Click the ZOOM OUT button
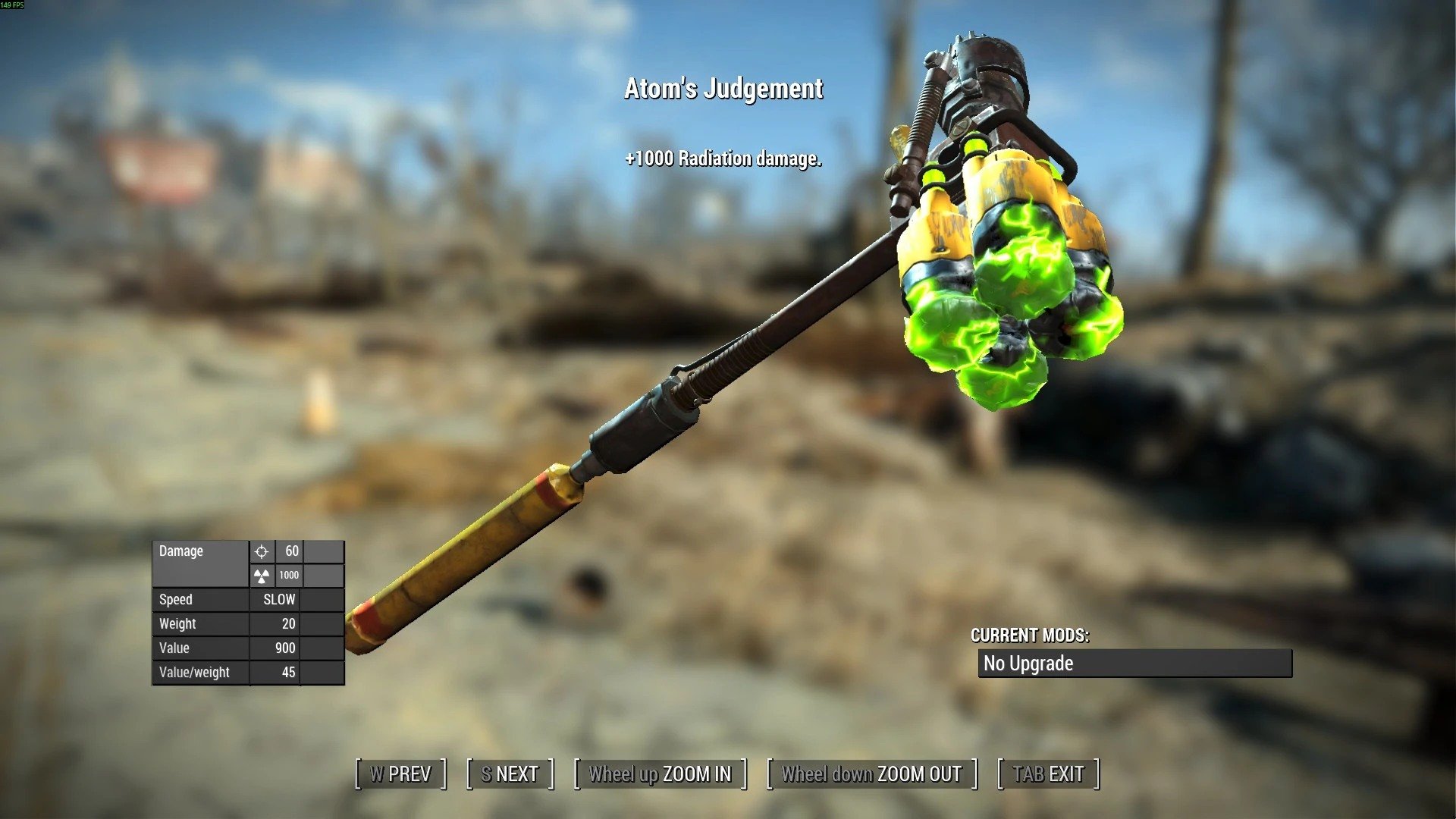1456x819 pixels. pos(871,774)
